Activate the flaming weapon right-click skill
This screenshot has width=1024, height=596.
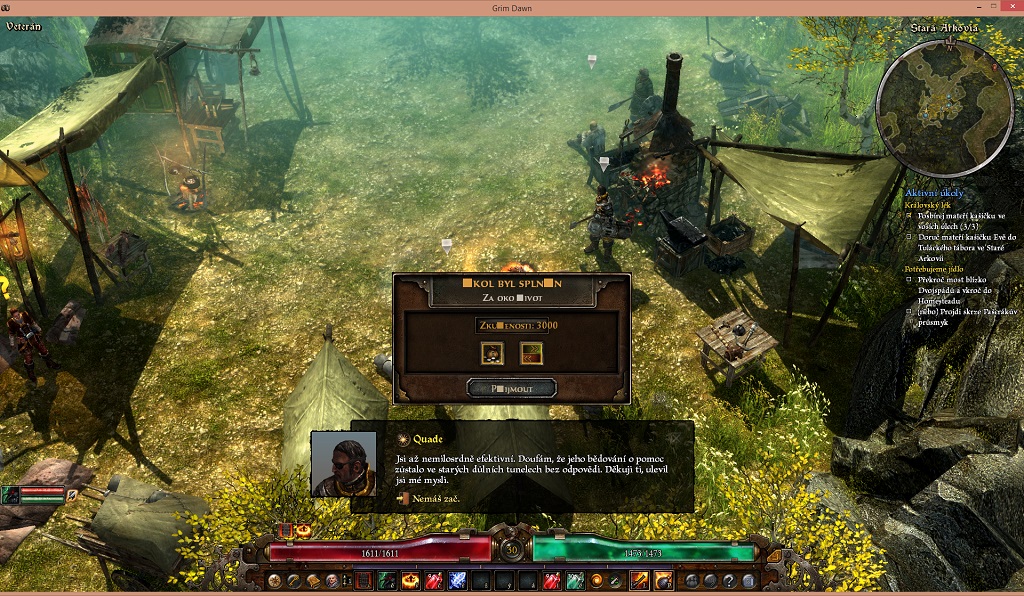638,580
